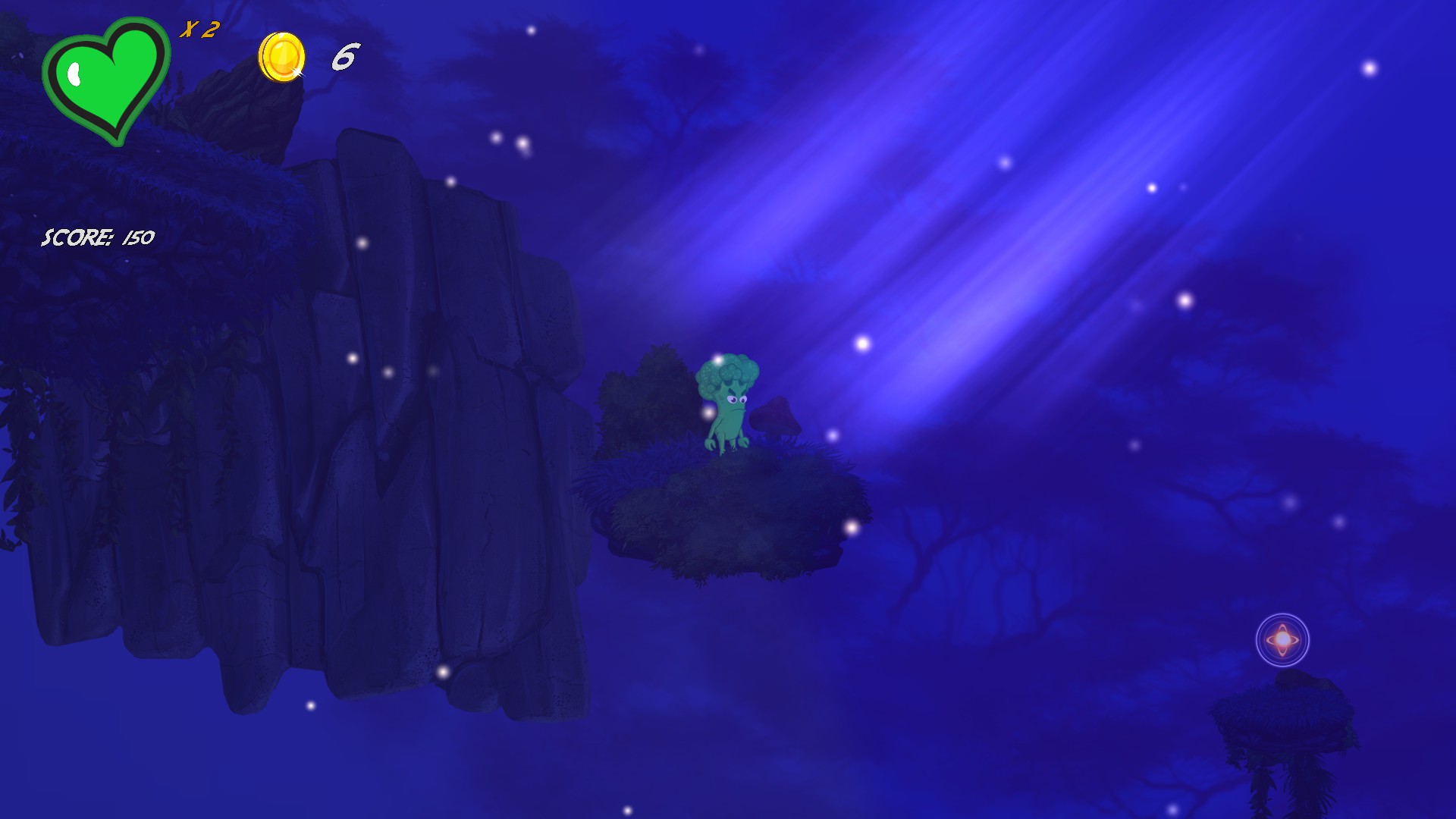Collect the glowing orb pickup

coord(1283,641)
